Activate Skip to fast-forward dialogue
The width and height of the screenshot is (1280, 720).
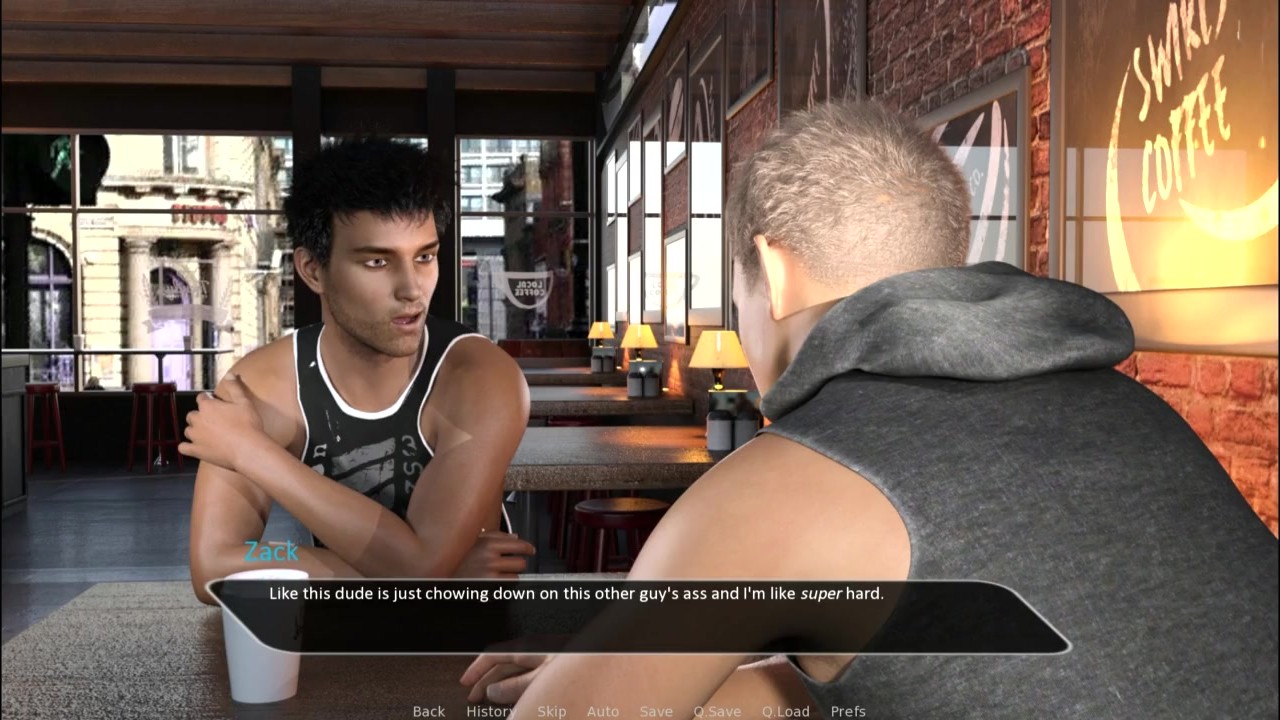(551, 711)
